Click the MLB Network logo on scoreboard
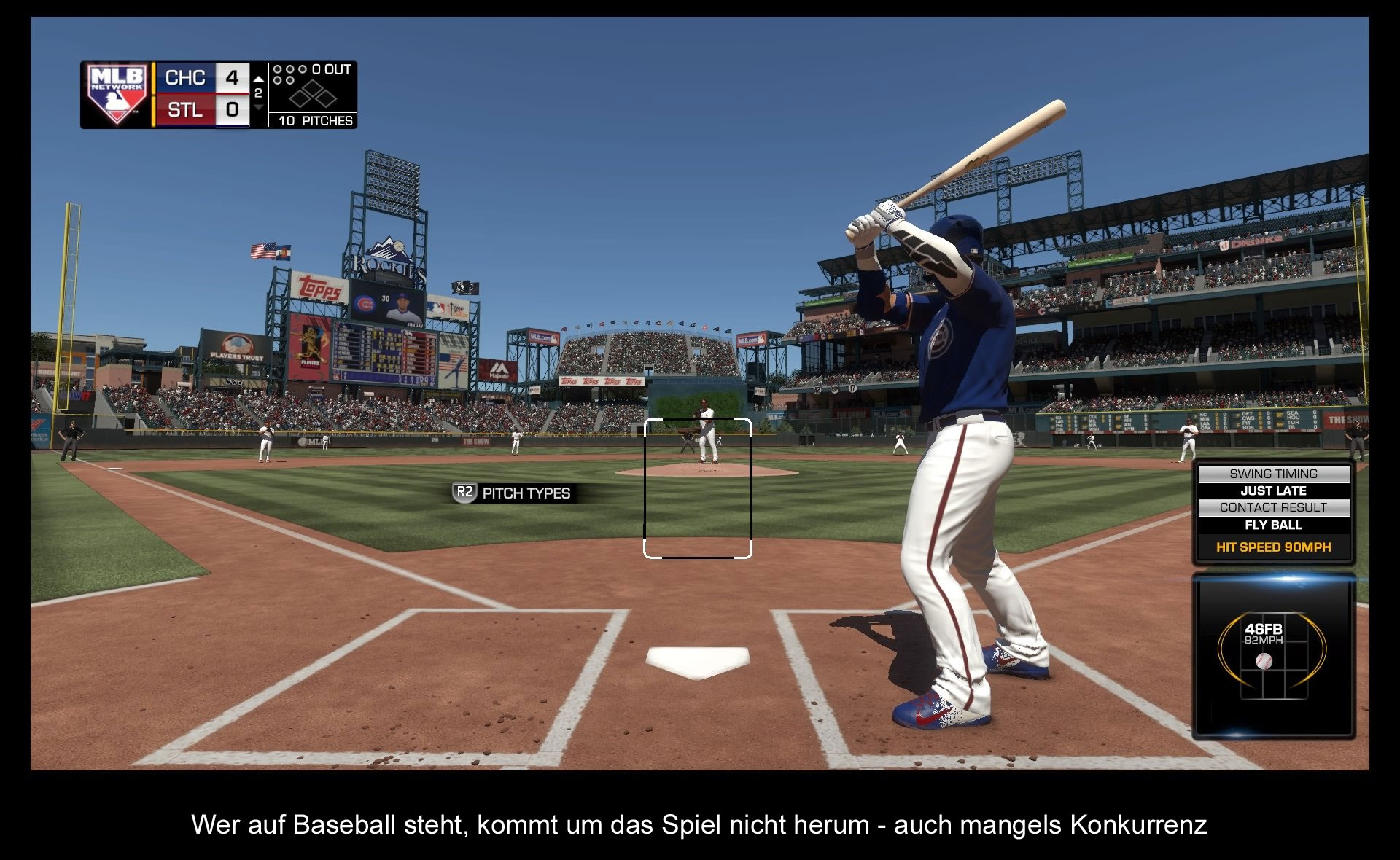The width and height of the screenshot is (1400, 860). point(117,95)
